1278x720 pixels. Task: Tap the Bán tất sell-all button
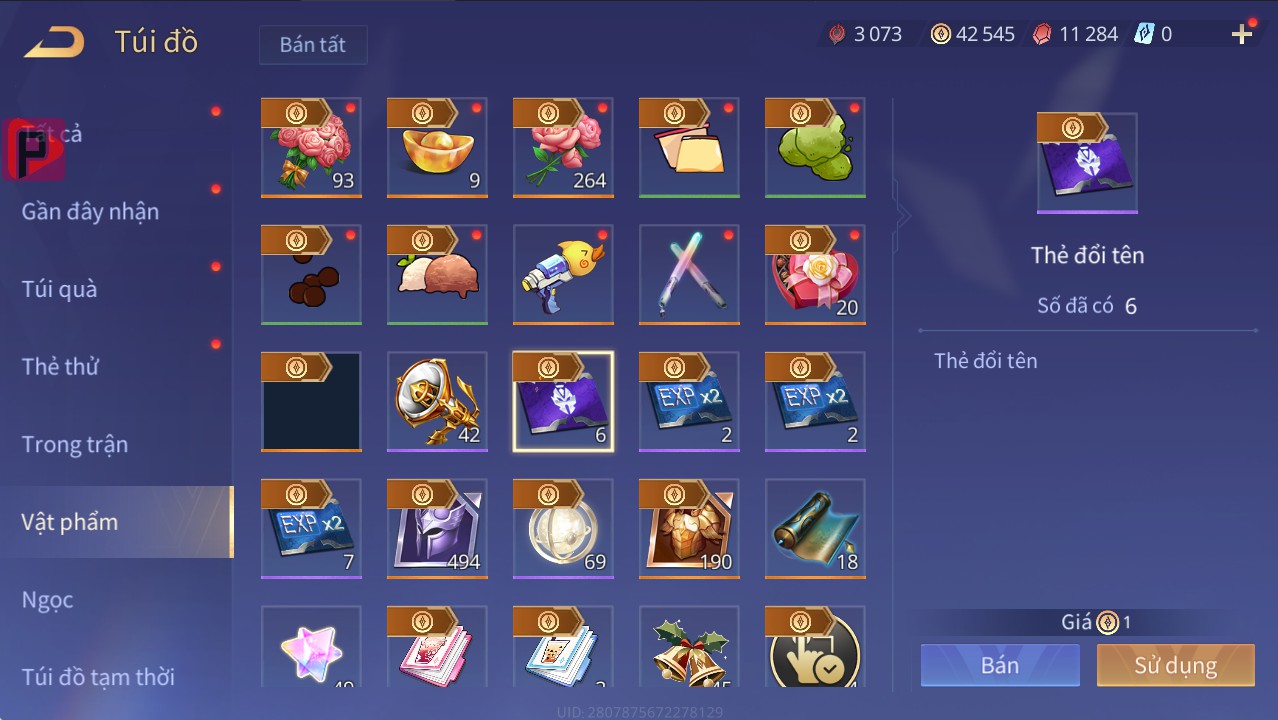[x=313, y=45]
